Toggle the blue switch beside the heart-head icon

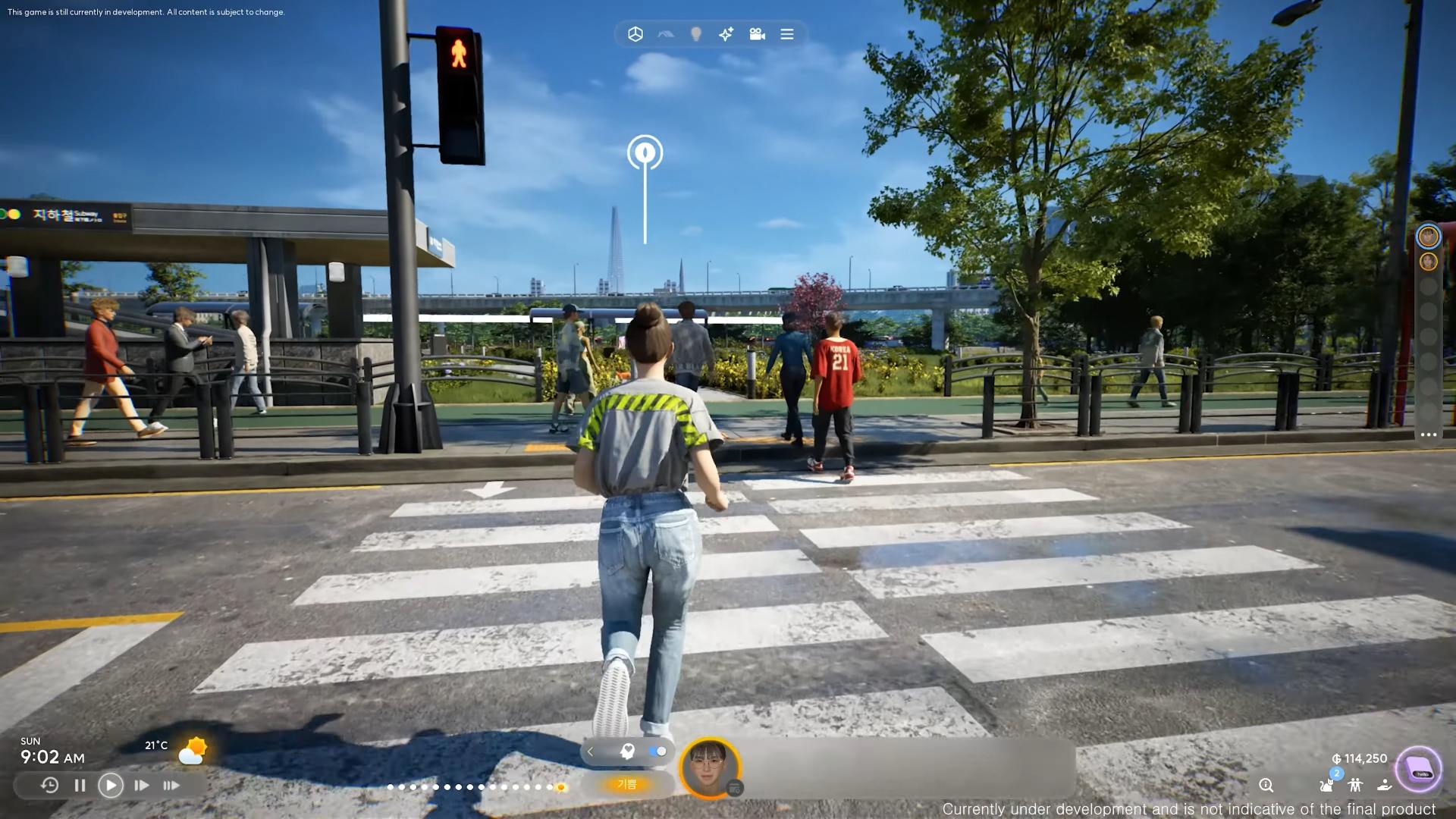(x=657, y=752)
